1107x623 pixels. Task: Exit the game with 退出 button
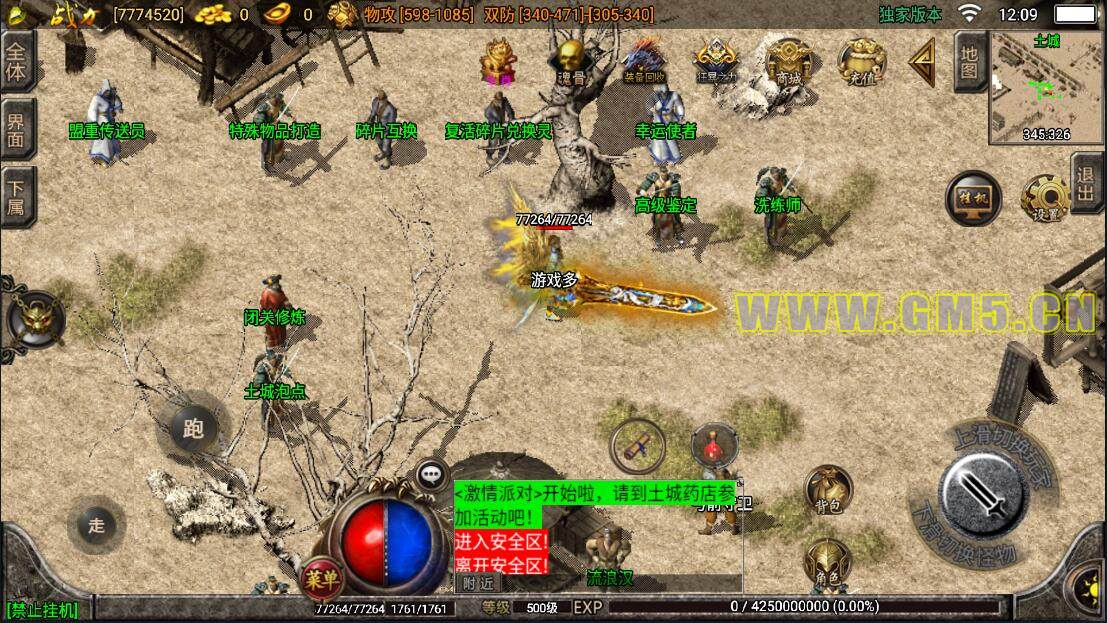coord(1088,183)
